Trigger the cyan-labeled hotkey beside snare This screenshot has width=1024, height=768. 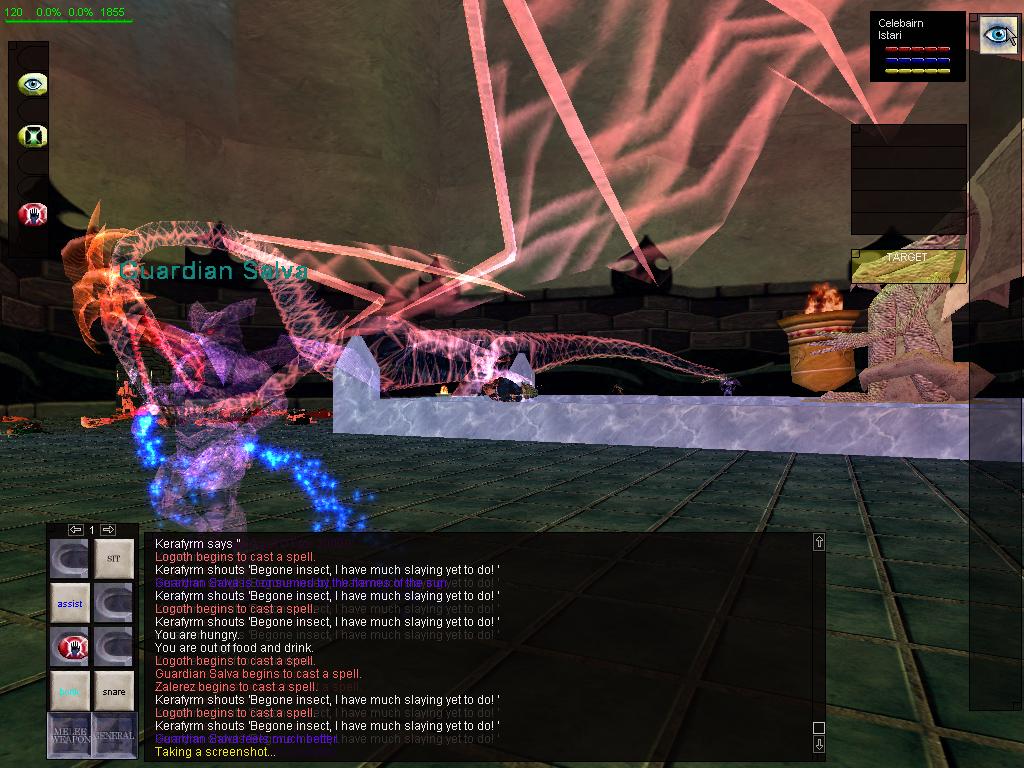(70, 691)
